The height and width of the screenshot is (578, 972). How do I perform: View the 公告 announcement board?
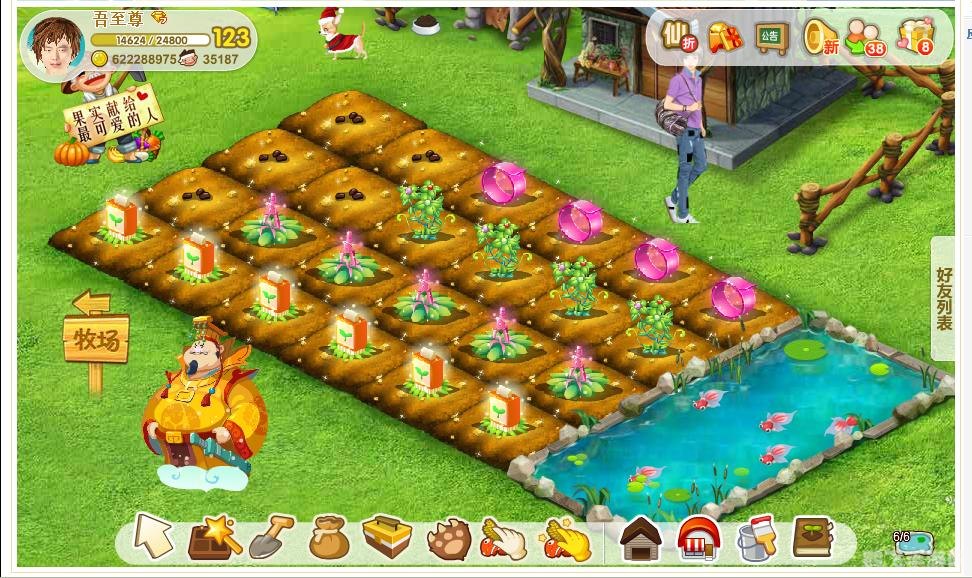coord(771,37)
